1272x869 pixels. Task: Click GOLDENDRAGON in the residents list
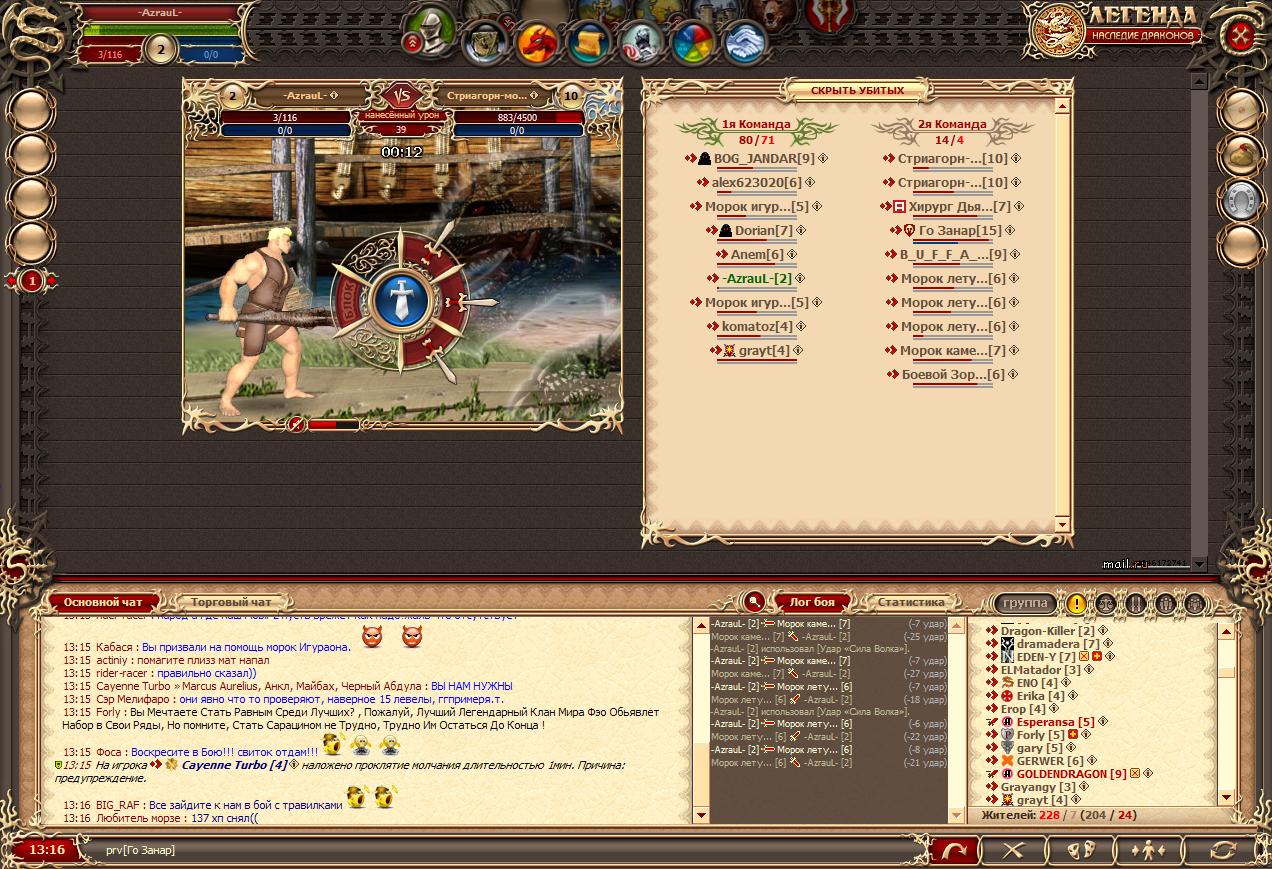click(1071, 774)
